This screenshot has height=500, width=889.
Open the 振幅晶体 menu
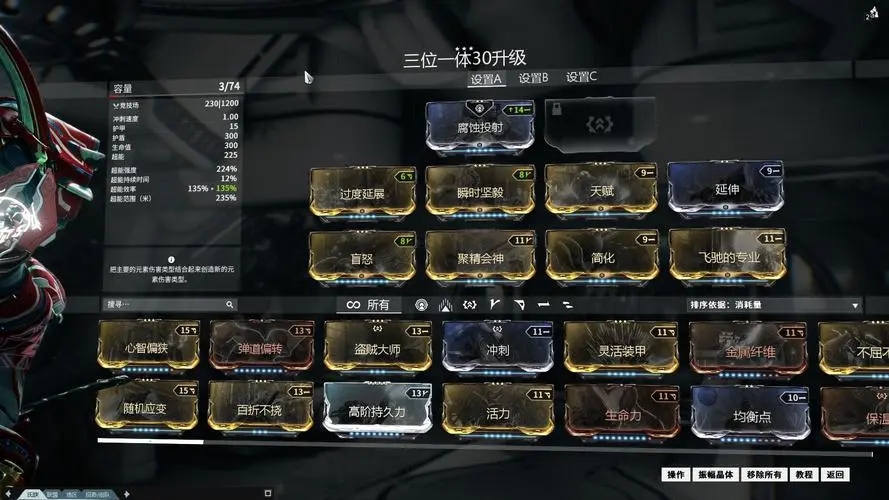click(715, 474)
